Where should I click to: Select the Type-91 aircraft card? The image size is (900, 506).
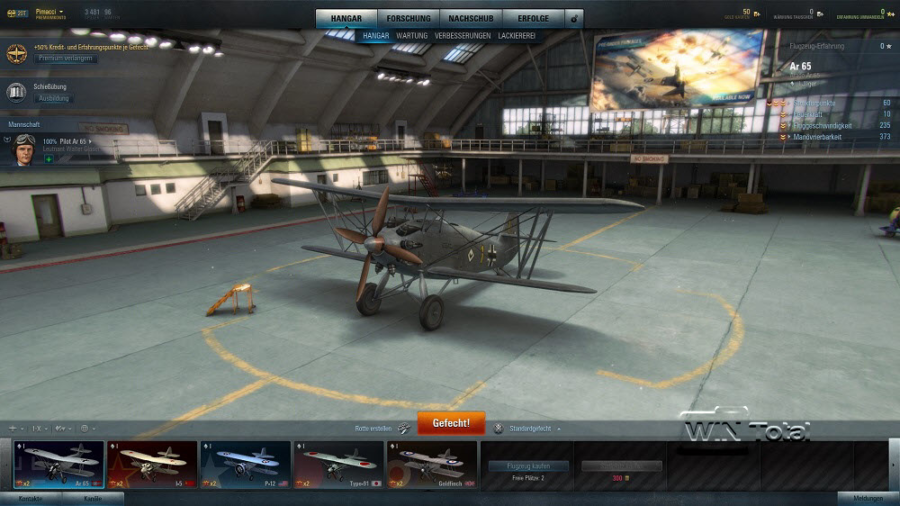(338, 465)
